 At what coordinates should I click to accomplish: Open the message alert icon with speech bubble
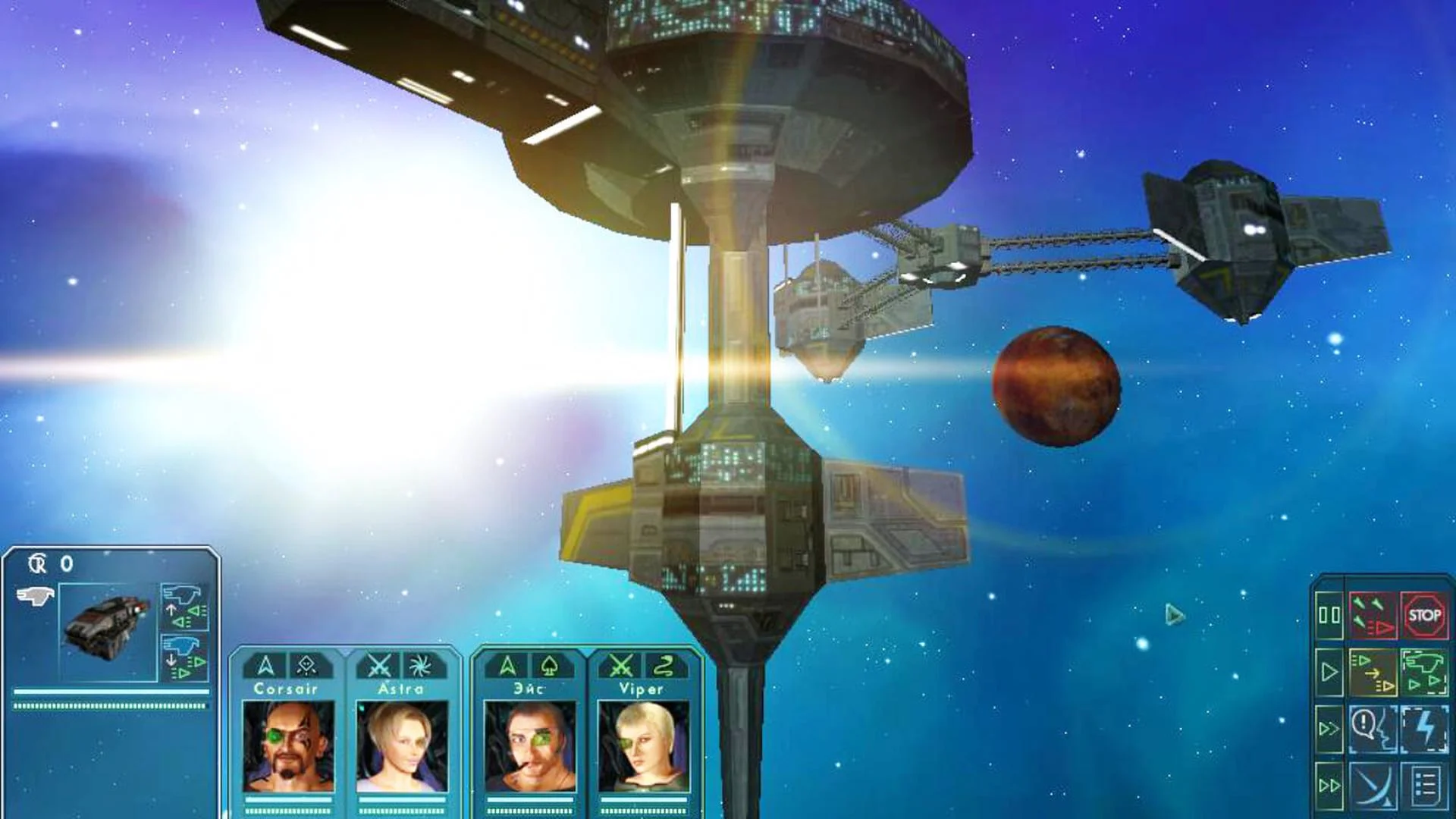pos(1374,726)
